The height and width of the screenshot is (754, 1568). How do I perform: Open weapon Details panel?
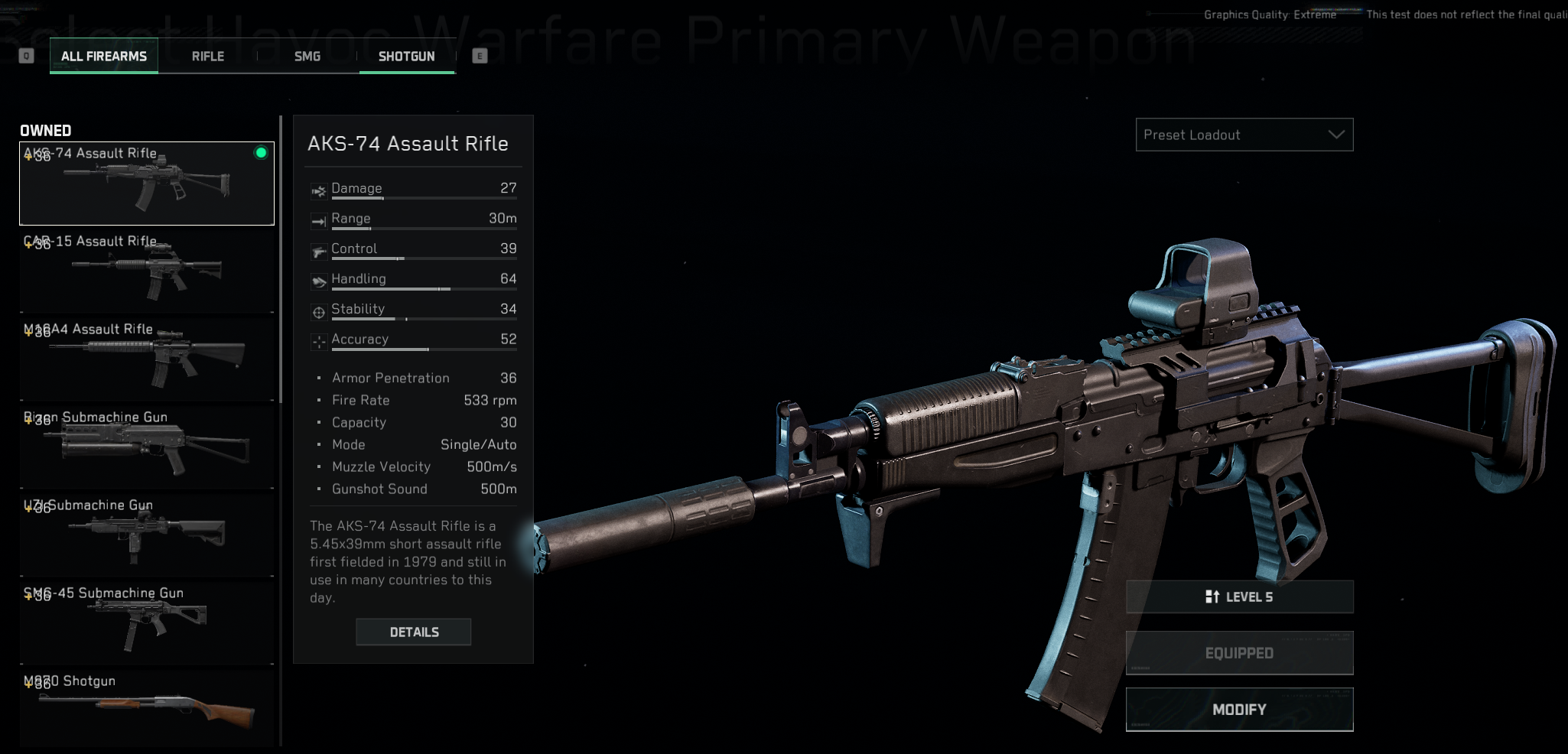click(x=414, y=632)
